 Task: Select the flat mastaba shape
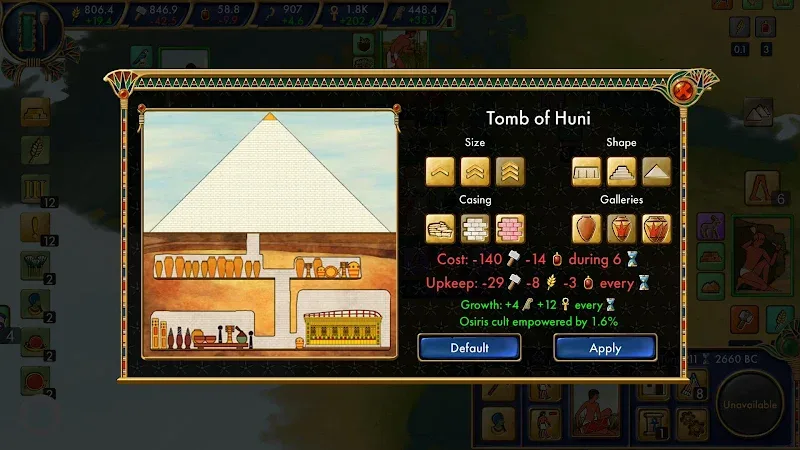tap(587, 172)
